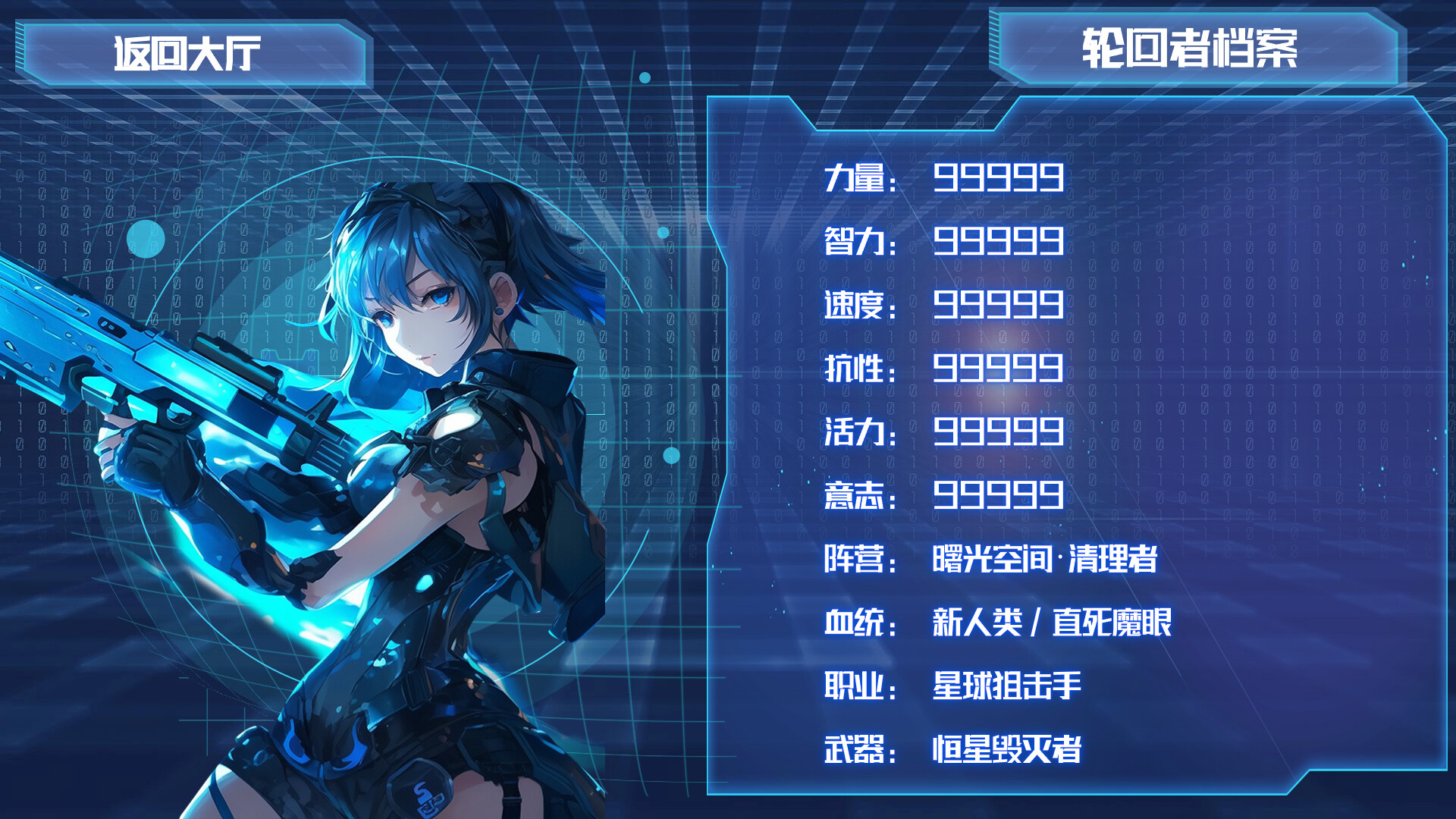This screenshot has height=819, width=1456.
Task: Select the 意志 stat label
Action: tap(857, 497)
